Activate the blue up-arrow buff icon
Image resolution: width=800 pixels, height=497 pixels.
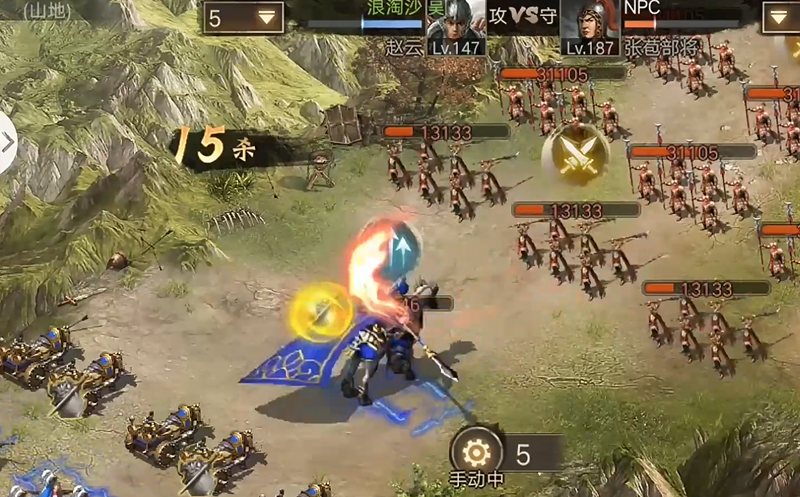pos(403,245)
